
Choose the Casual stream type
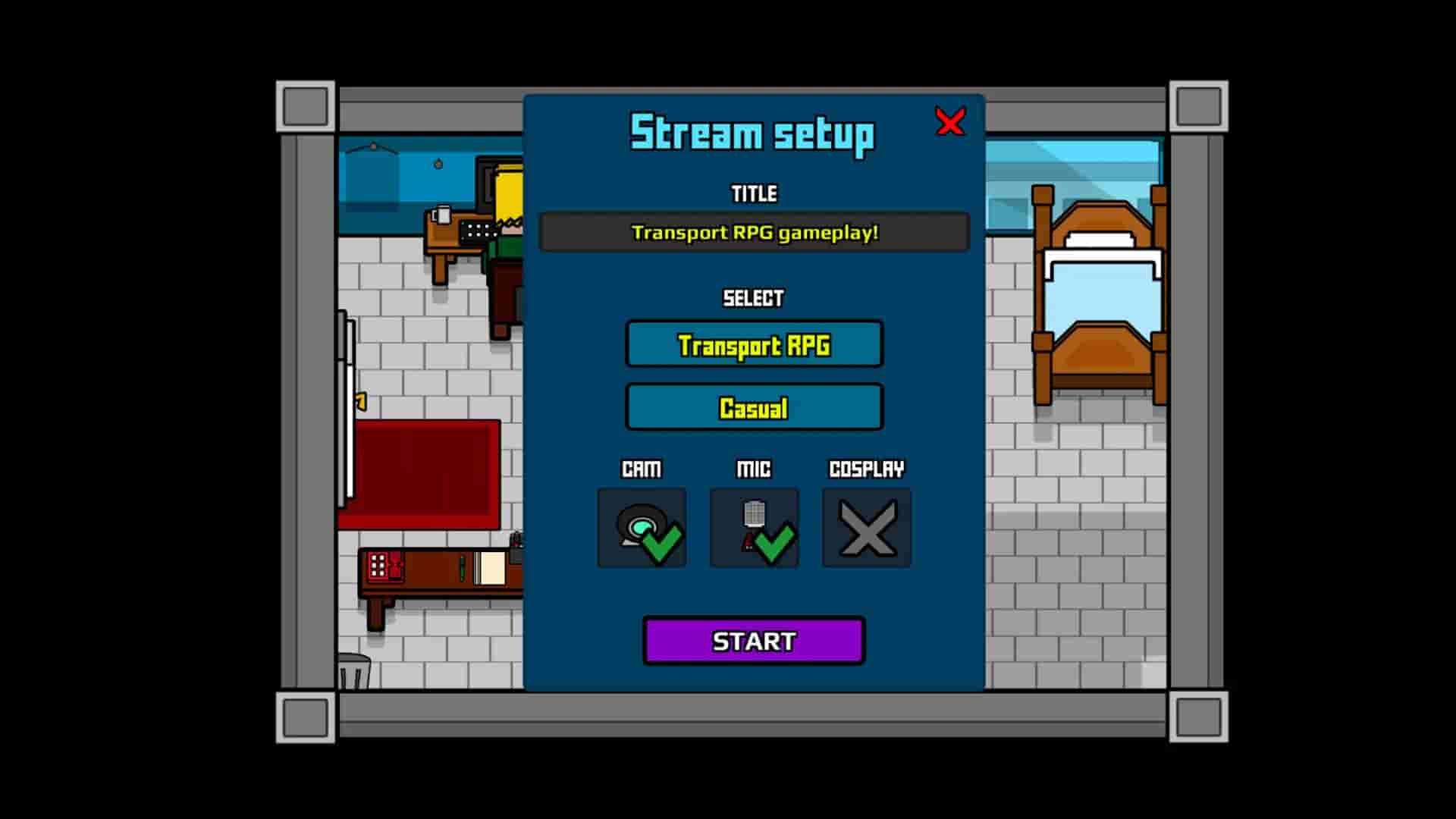754,407
